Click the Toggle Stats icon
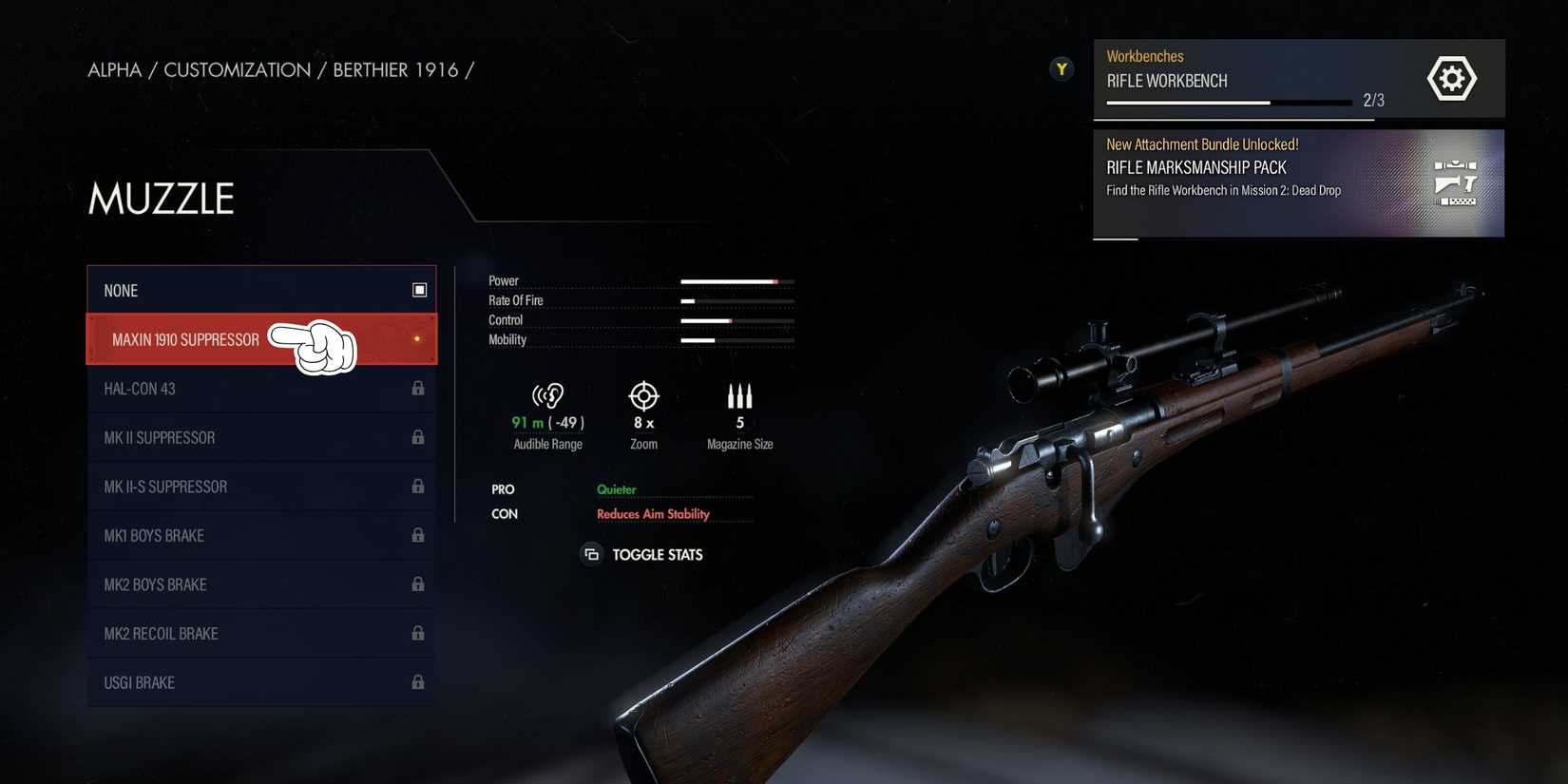Viewport: 1568px width, 784px height. (591, 554)
